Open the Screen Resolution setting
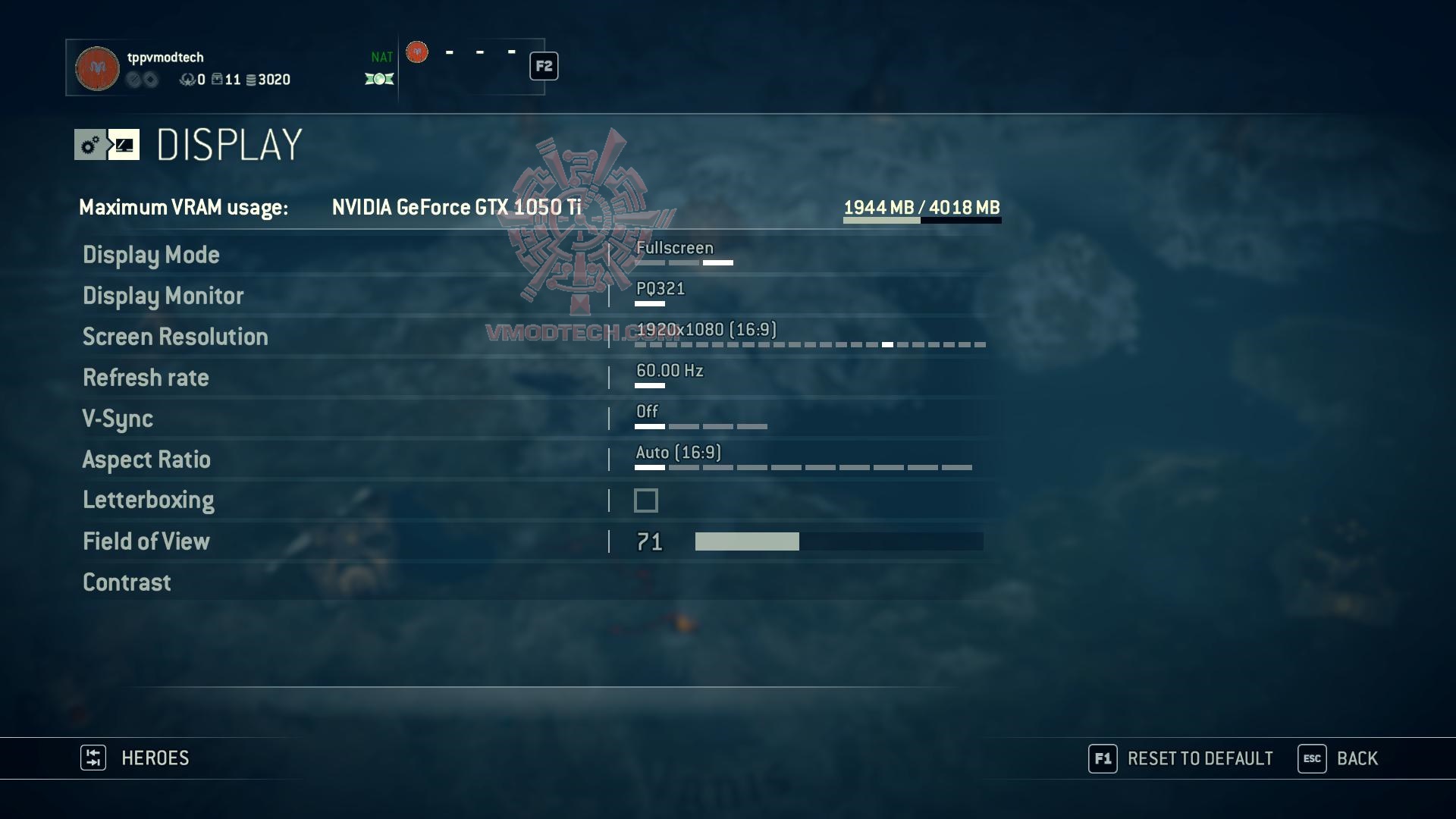This screenshot has height=819, width=1456. pyautogui.click(x=175, y=337)
